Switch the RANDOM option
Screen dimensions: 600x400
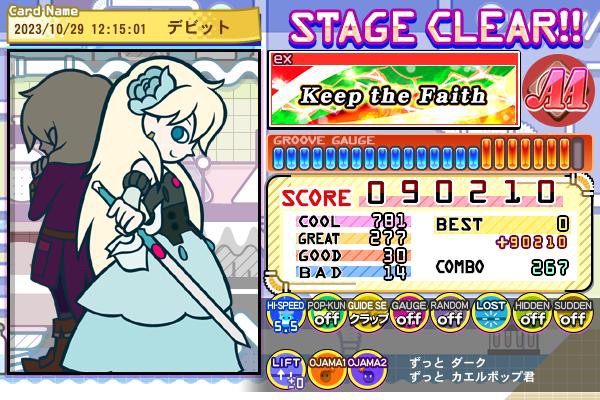pyautogui.click(x=448, y=316)
